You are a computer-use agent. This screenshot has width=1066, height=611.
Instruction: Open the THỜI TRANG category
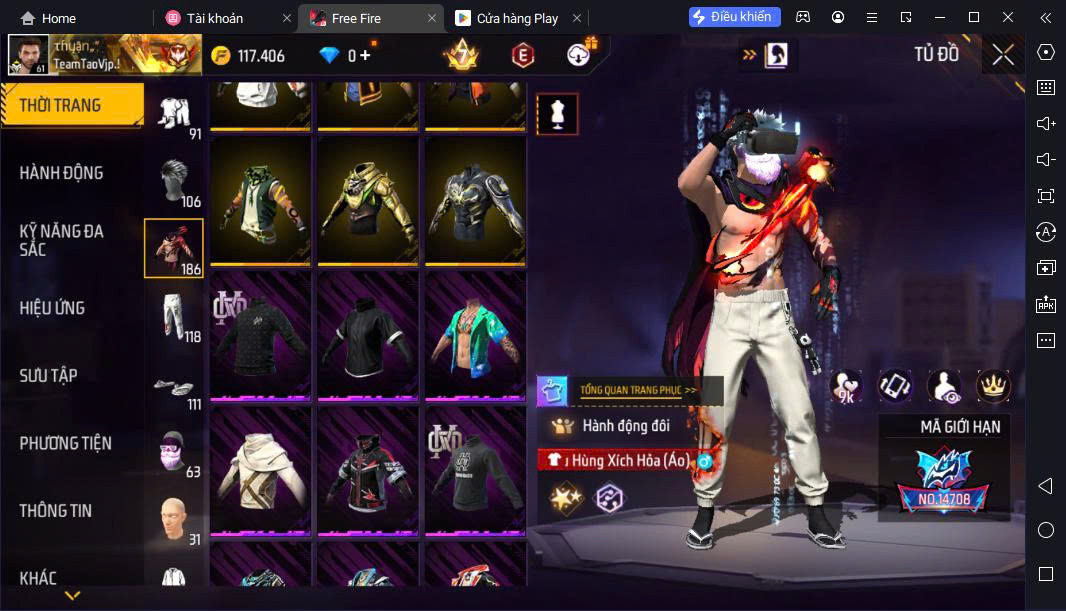(70, 105)
